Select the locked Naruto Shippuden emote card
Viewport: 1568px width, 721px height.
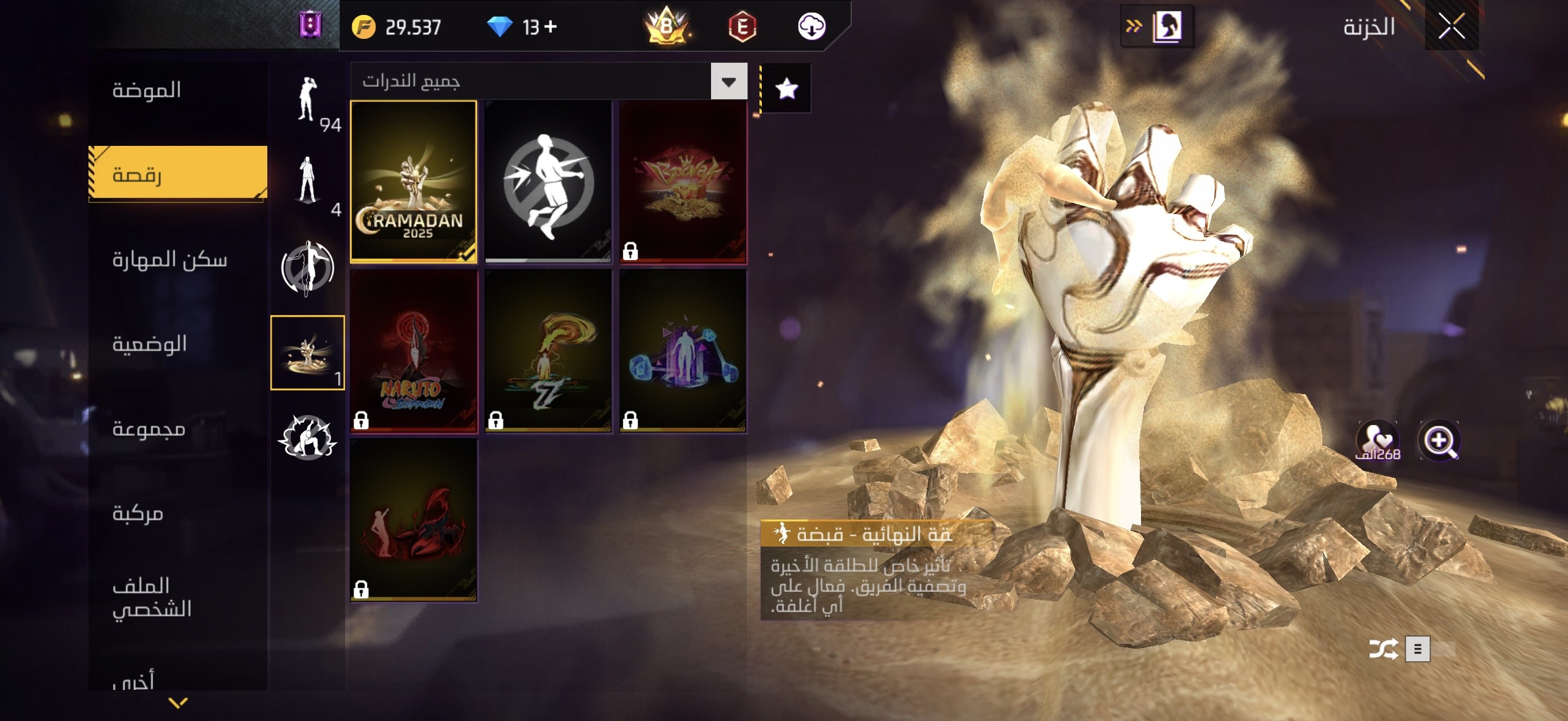point(413,351)
